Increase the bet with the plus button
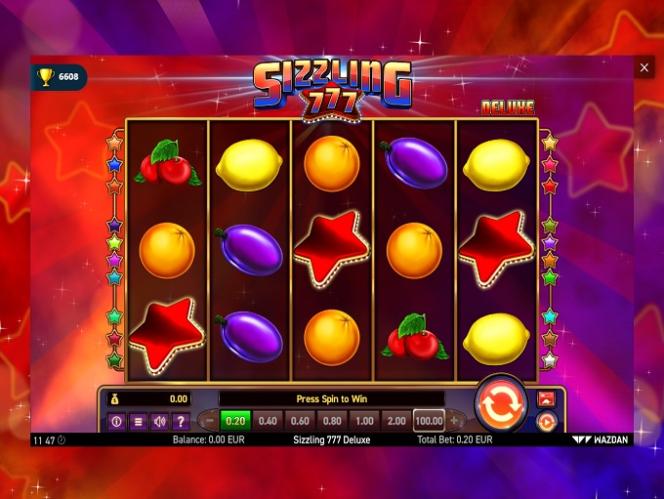This screenshot has height=499, width=664. click(455, 421)
